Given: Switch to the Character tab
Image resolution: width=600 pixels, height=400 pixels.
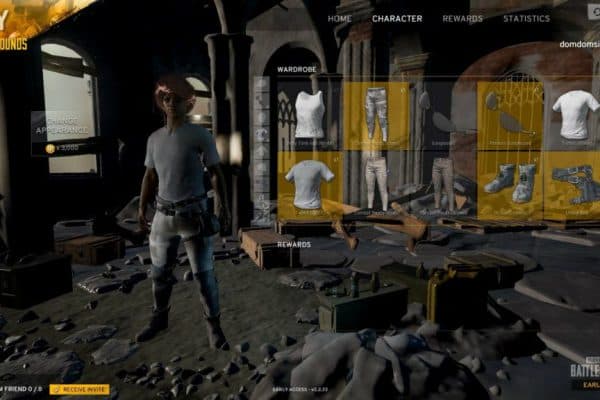Looking at the screenshot, I should pyautogui.click(x=397, y=18).
